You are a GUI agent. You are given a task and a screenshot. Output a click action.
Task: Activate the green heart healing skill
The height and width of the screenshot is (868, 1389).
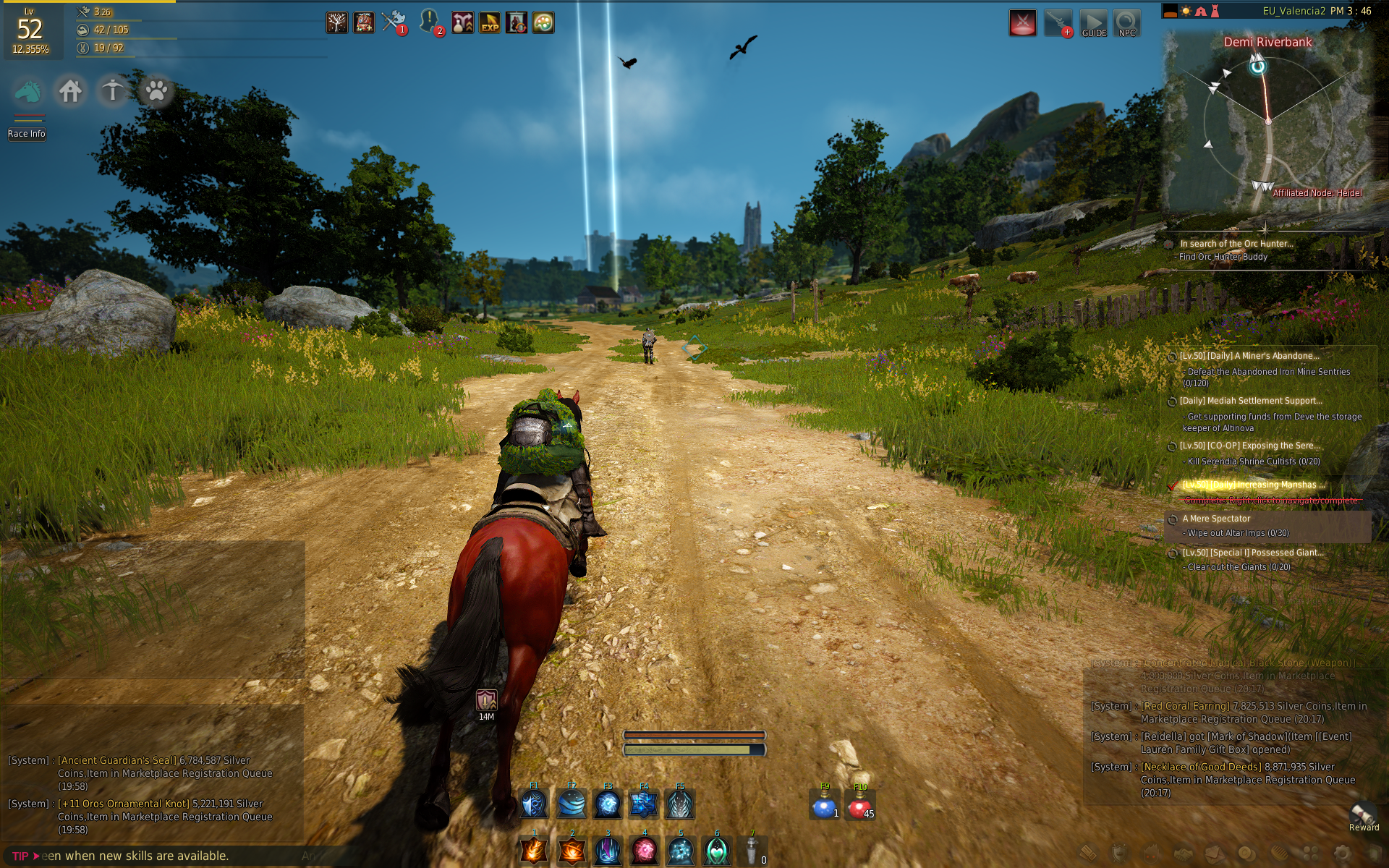[x=717, y=851]
